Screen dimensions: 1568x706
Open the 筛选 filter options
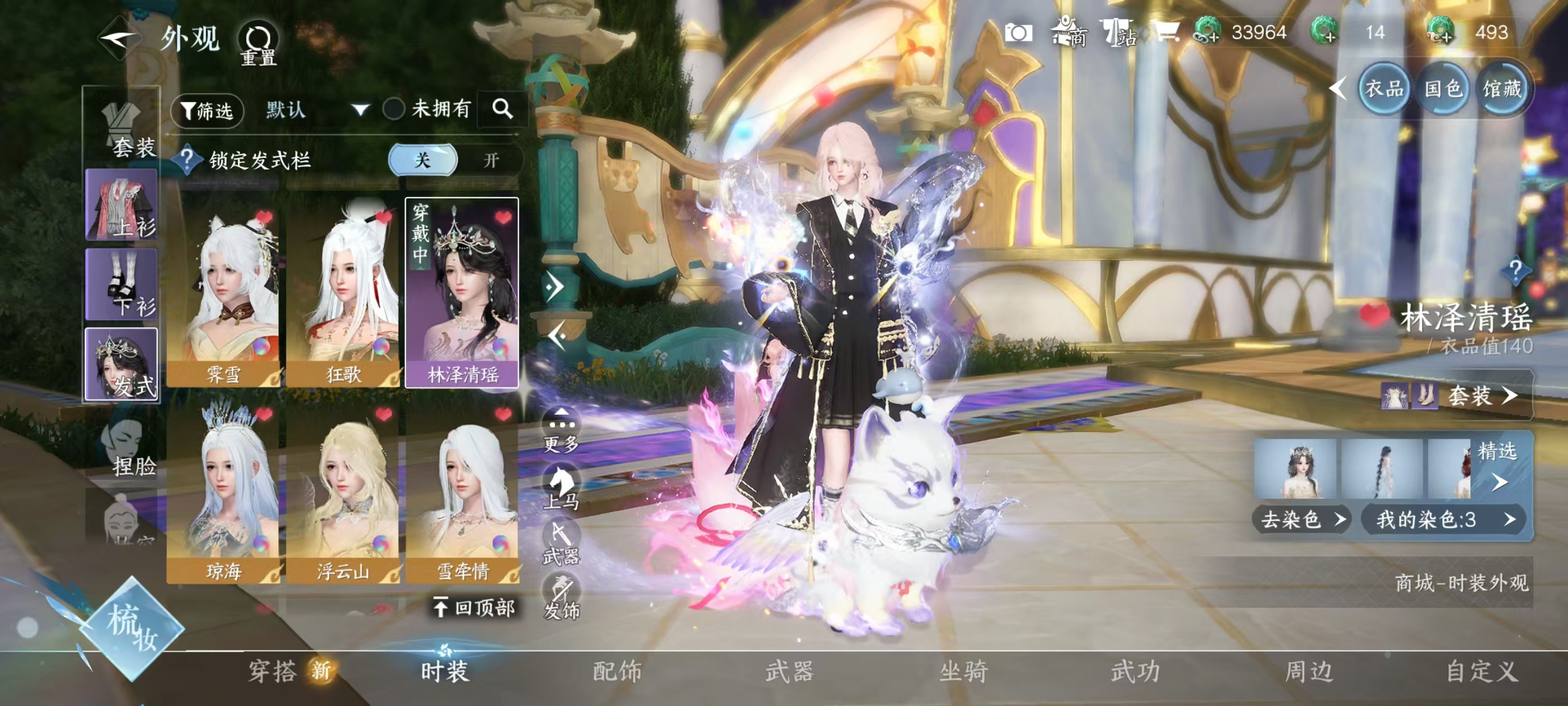(208, 110)
